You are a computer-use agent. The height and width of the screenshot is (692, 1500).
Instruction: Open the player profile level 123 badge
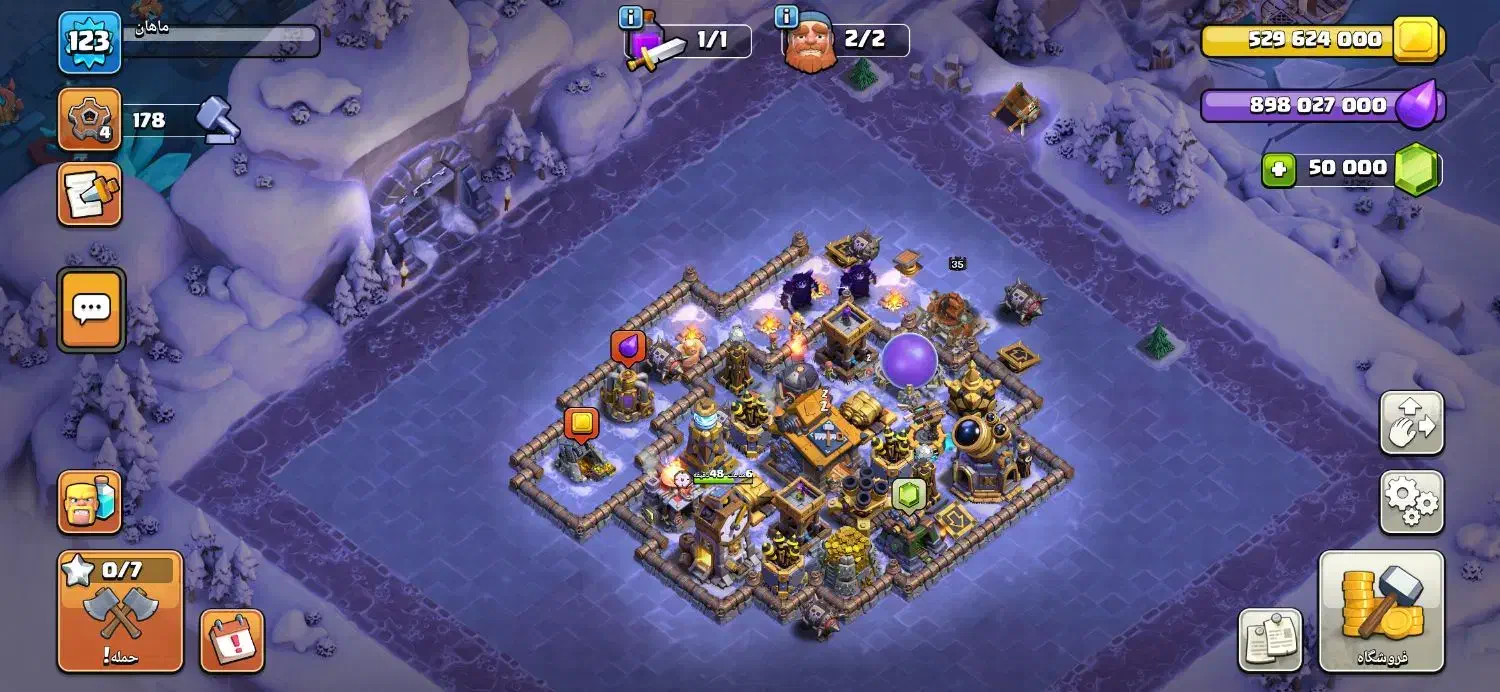click(89, 42)
